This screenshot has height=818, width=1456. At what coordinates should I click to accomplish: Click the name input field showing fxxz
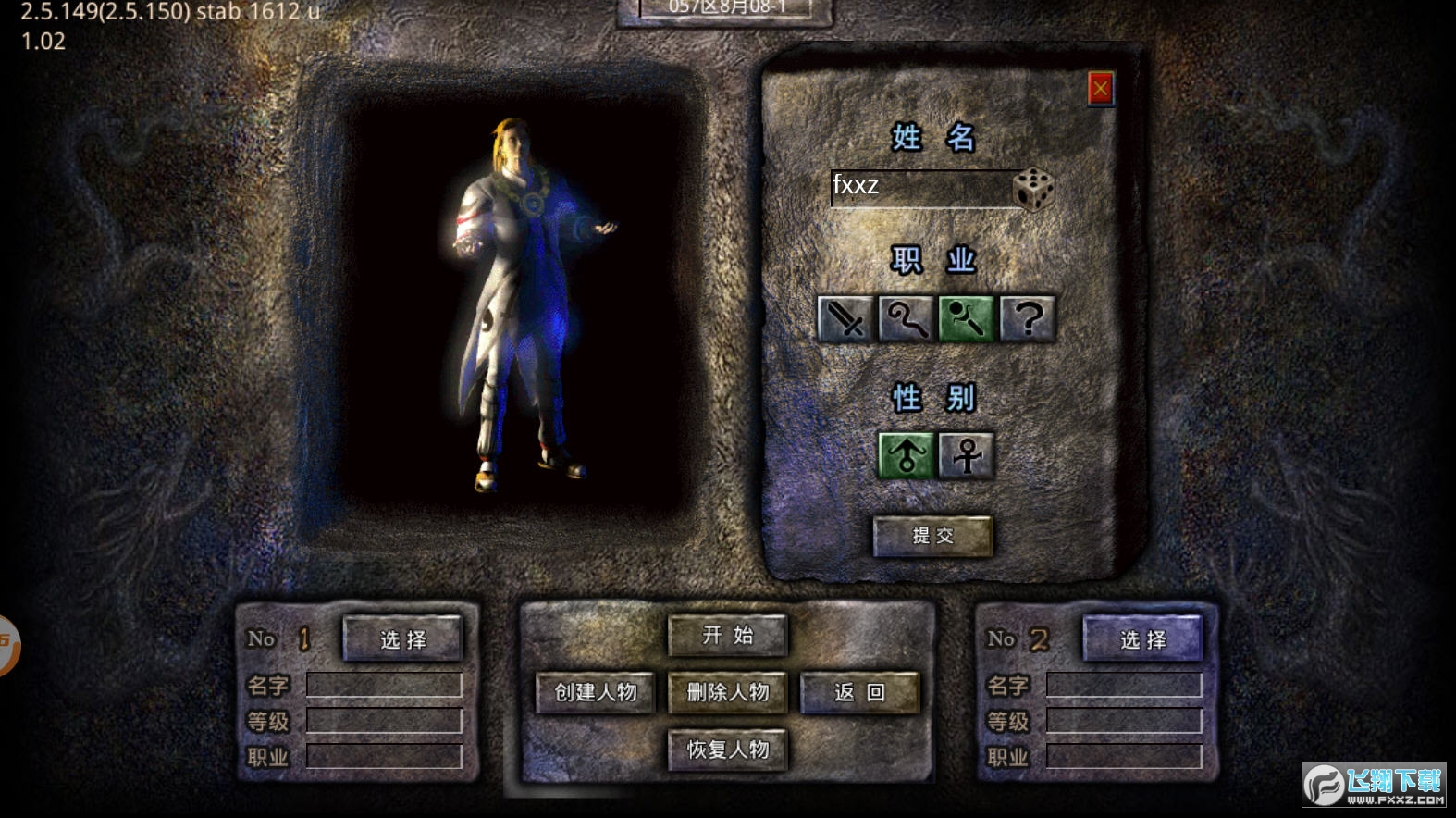coord(919,187)
